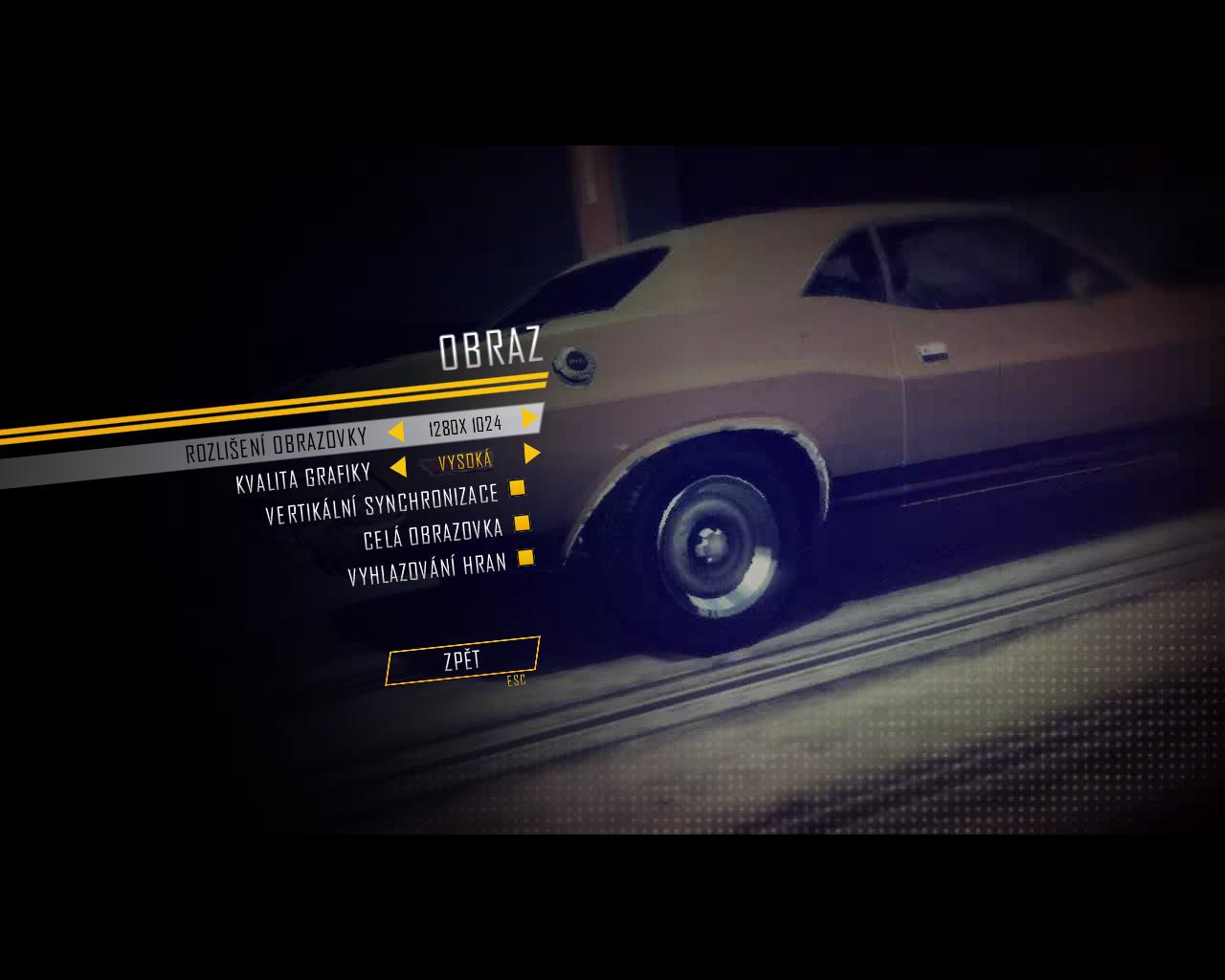Image resolution: width=1225 pixels, height=980 pixels.
Task: Lower graphics quality with left arrow
Action: (398, 467)
